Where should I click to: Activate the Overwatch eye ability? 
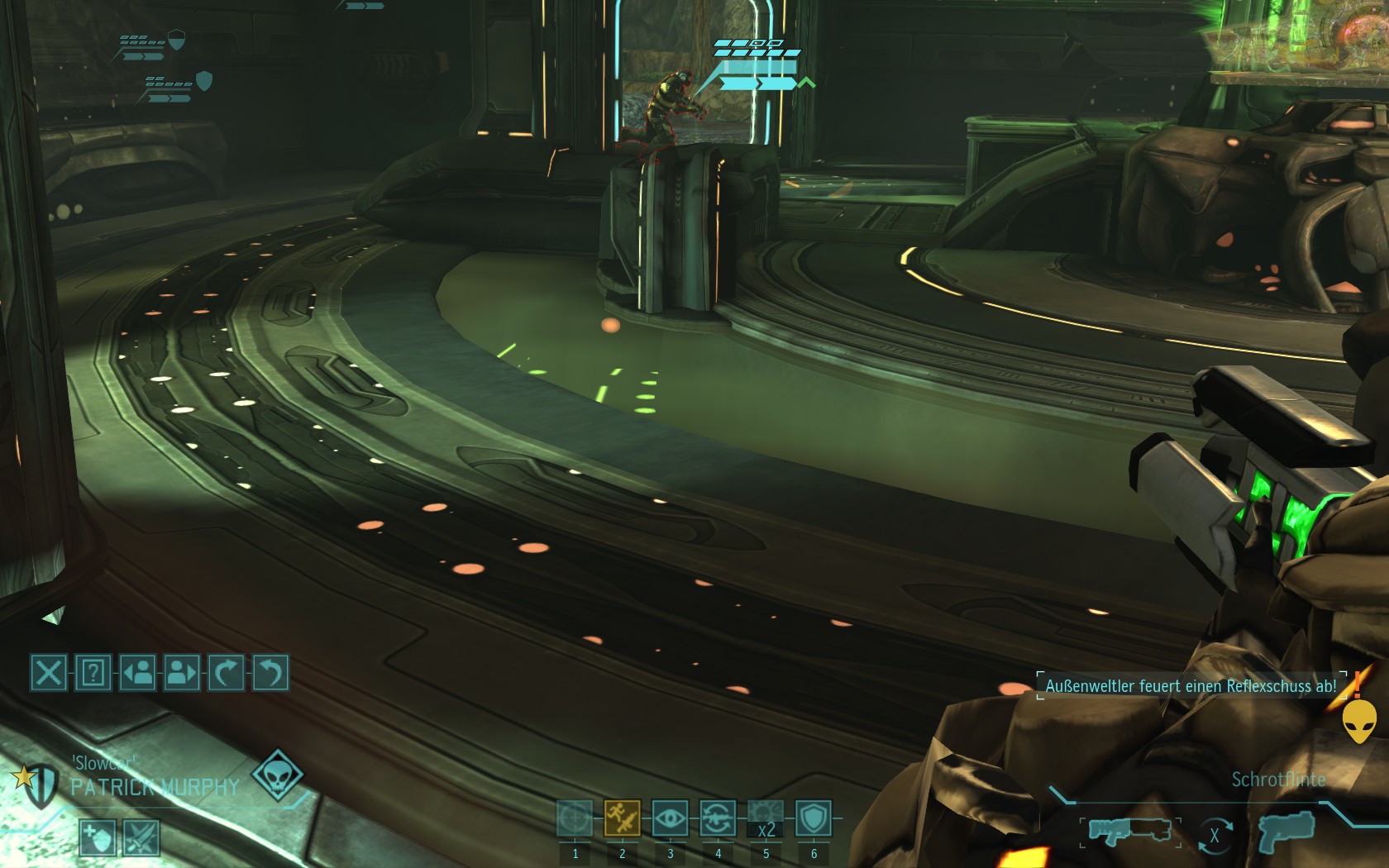670,818
